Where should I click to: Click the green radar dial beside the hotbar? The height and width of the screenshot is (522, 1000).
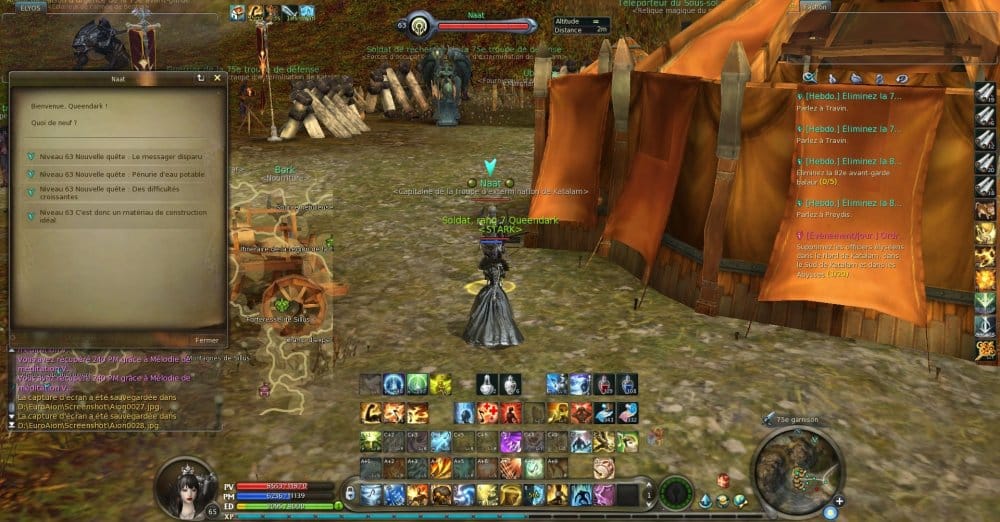point(677,492)
